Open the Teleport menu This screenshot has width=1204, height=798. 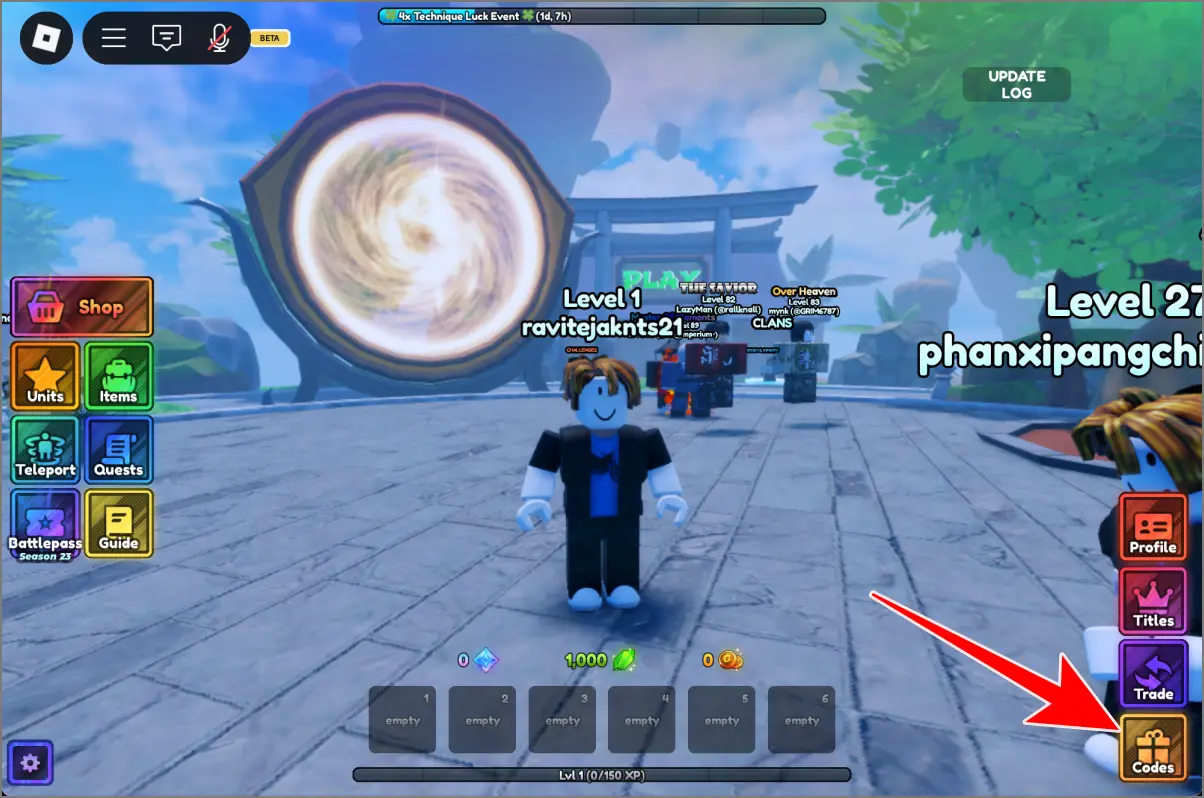(x=46, y=450)
